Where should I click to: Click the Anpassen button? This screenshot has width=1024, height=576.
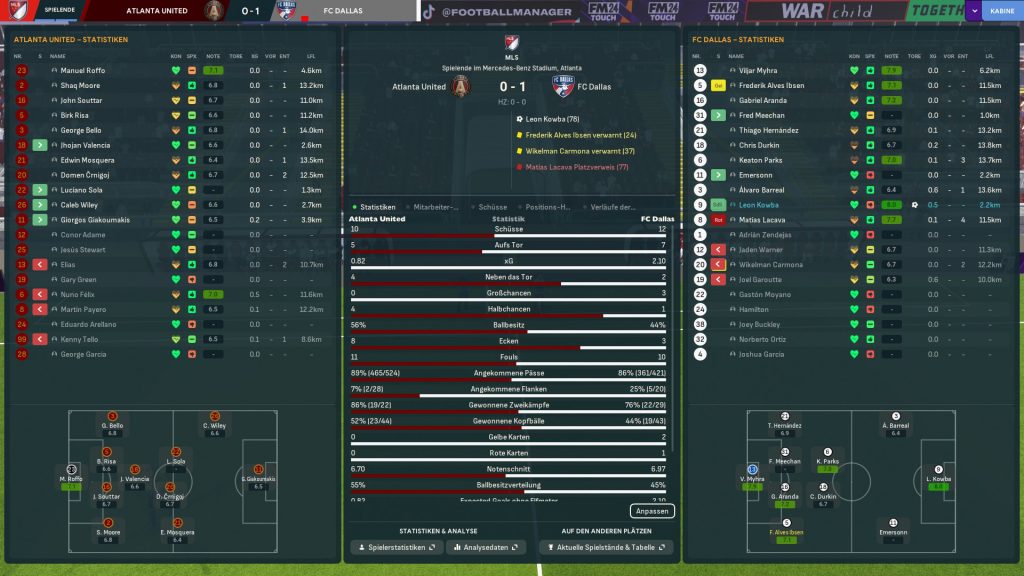[652, 511]
